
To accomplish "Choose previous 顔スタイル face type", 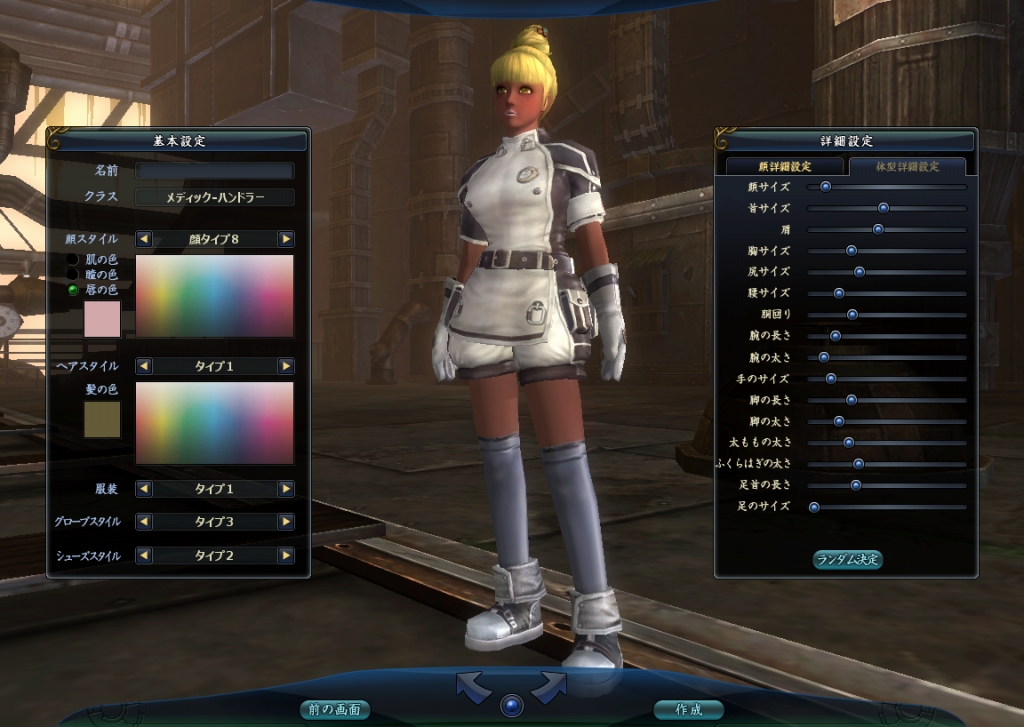I will (x=144, y=239).
